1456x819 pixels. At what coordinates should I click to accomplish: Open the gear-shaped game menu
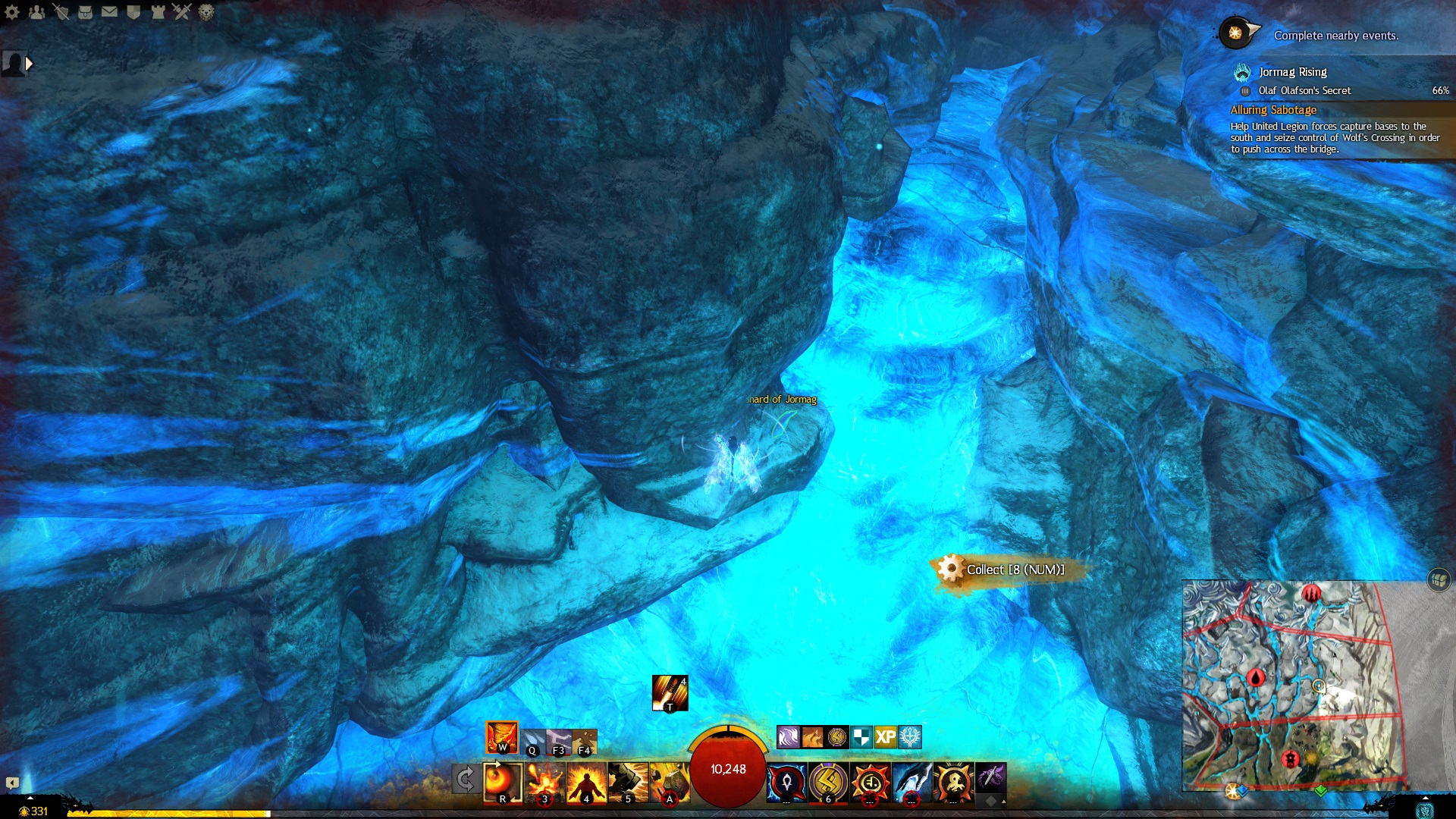tap(12, 11)
